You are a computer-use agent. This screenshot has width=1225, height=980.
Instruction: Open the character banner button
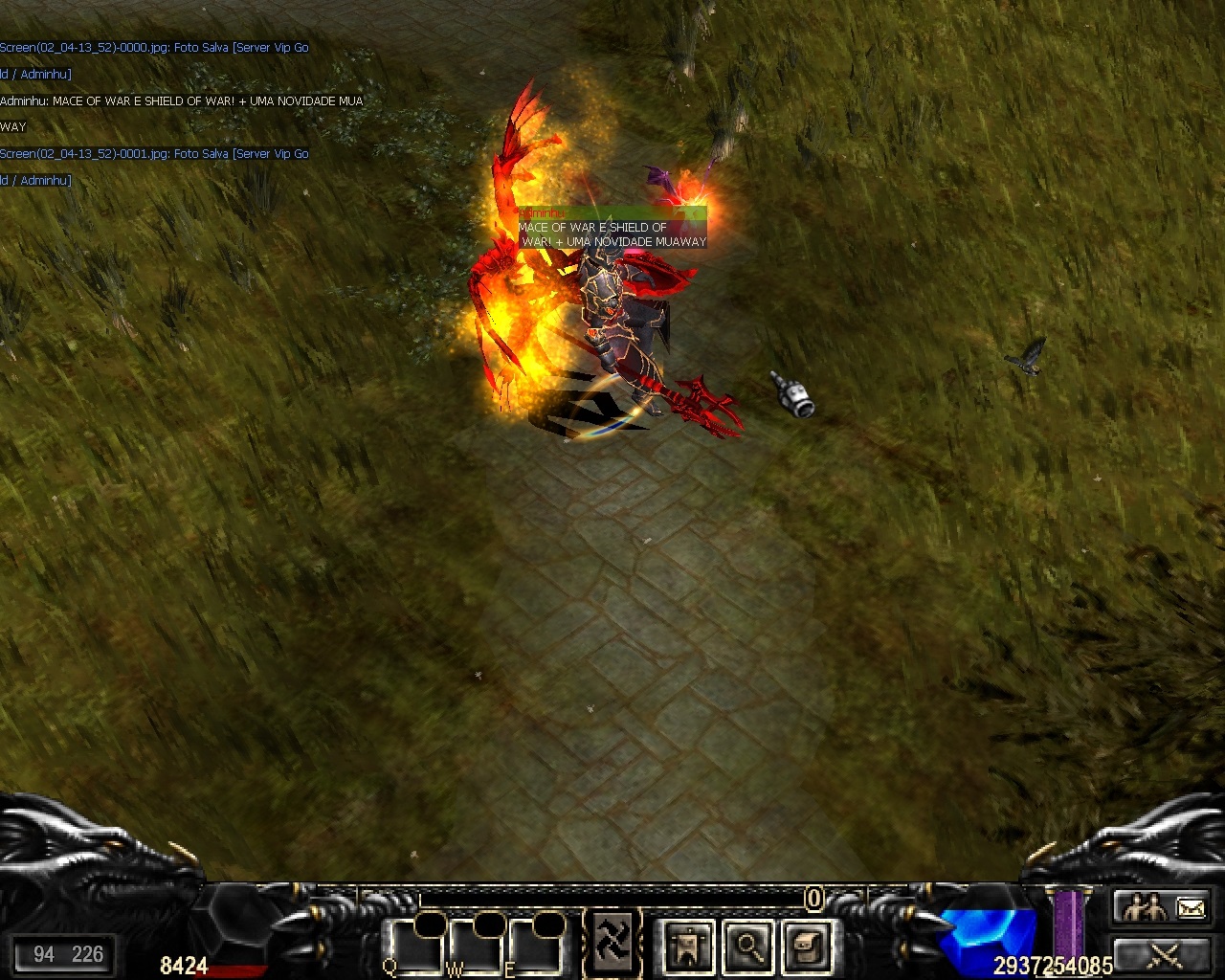(x=687, y=947)
